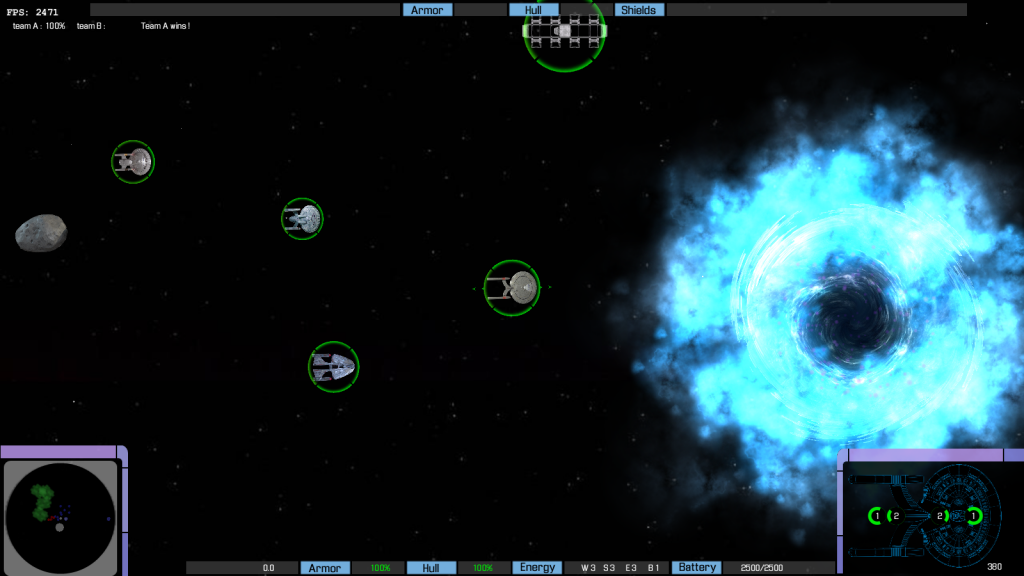
Task: Select the Armor label beside the 100% readout
Action: pos(325,568)
